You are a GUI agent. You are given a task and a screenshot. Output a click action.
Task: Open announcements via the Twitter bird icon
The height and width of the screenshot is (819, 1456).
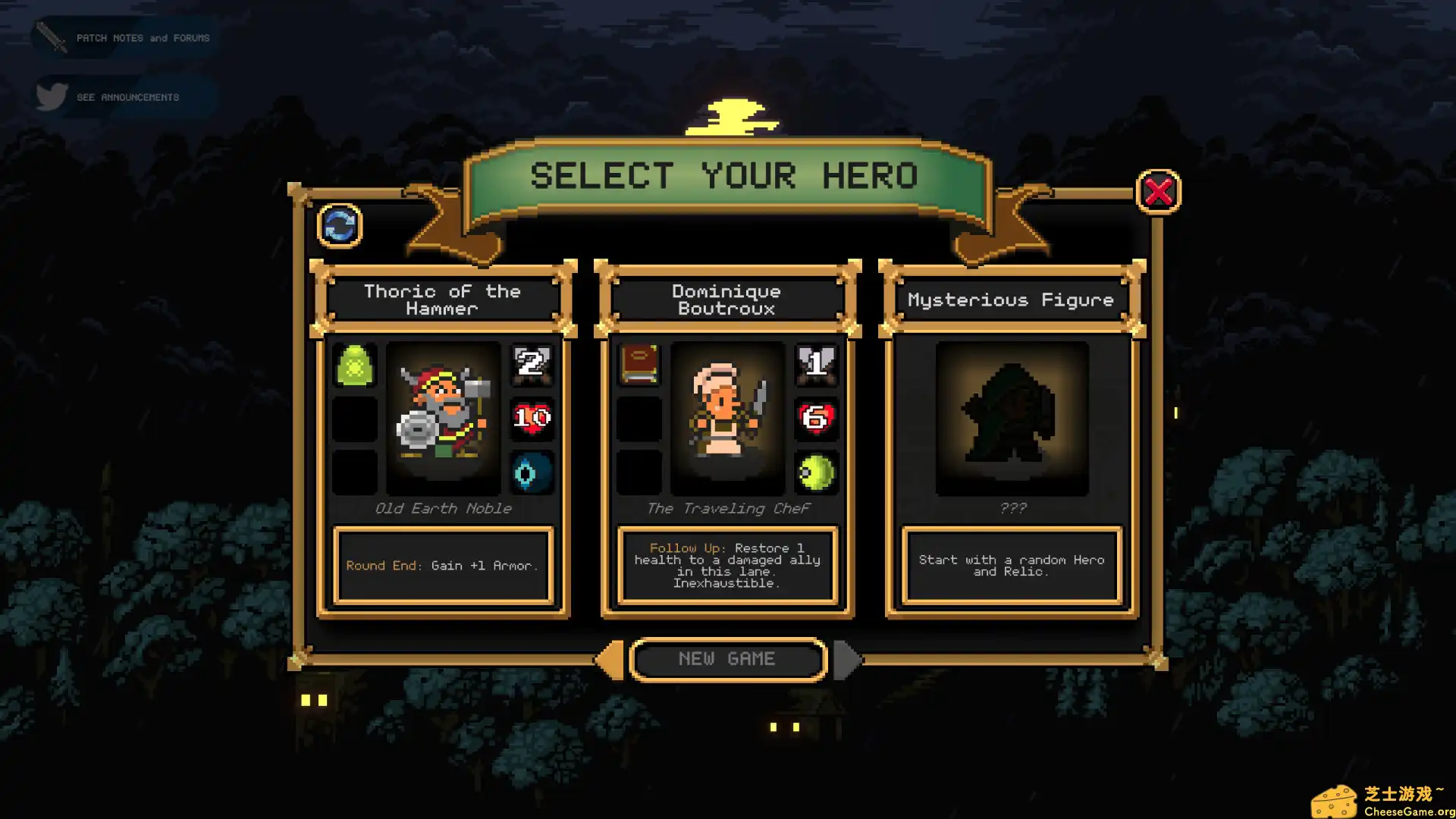(x=50, y=96)
